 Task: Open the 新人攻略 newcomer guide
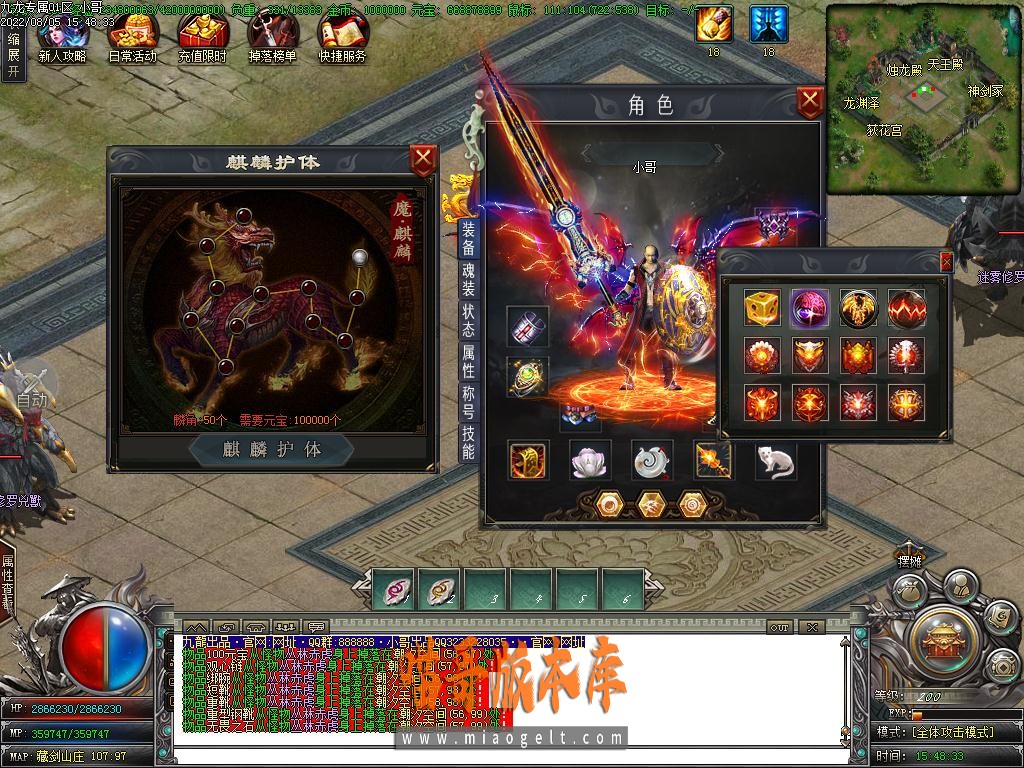click(x=62, y=40)
